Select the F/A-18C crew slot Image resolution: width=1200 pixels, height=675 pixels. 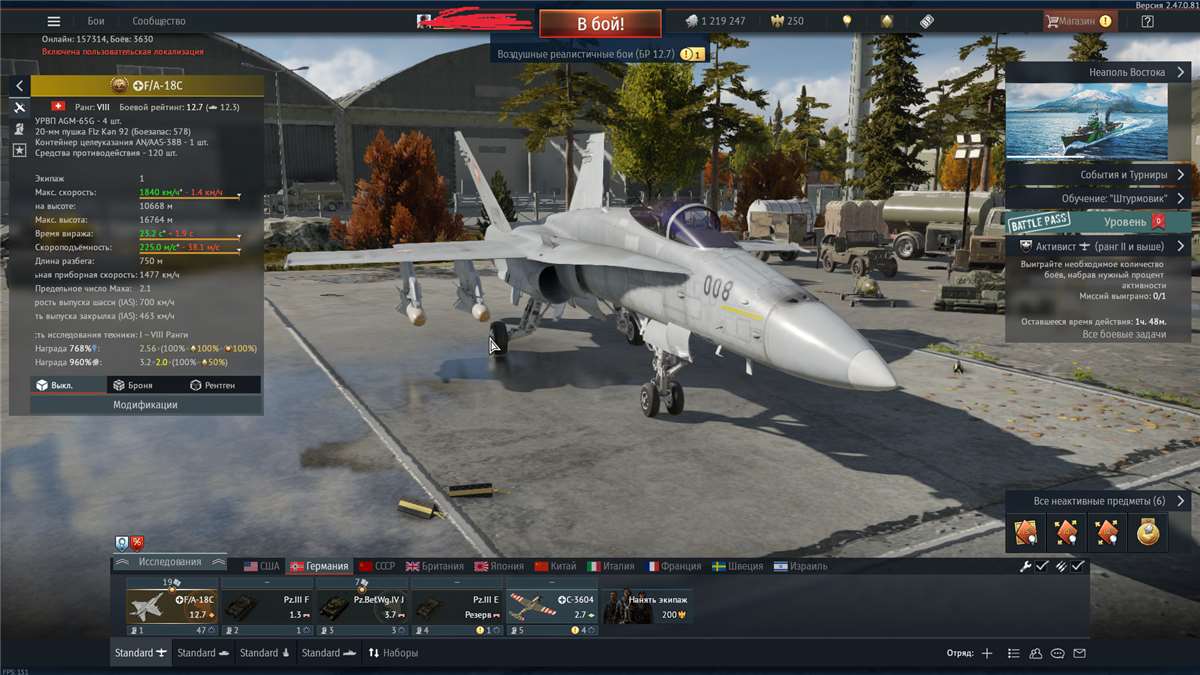pyautogui.click(x=171, y=604)
